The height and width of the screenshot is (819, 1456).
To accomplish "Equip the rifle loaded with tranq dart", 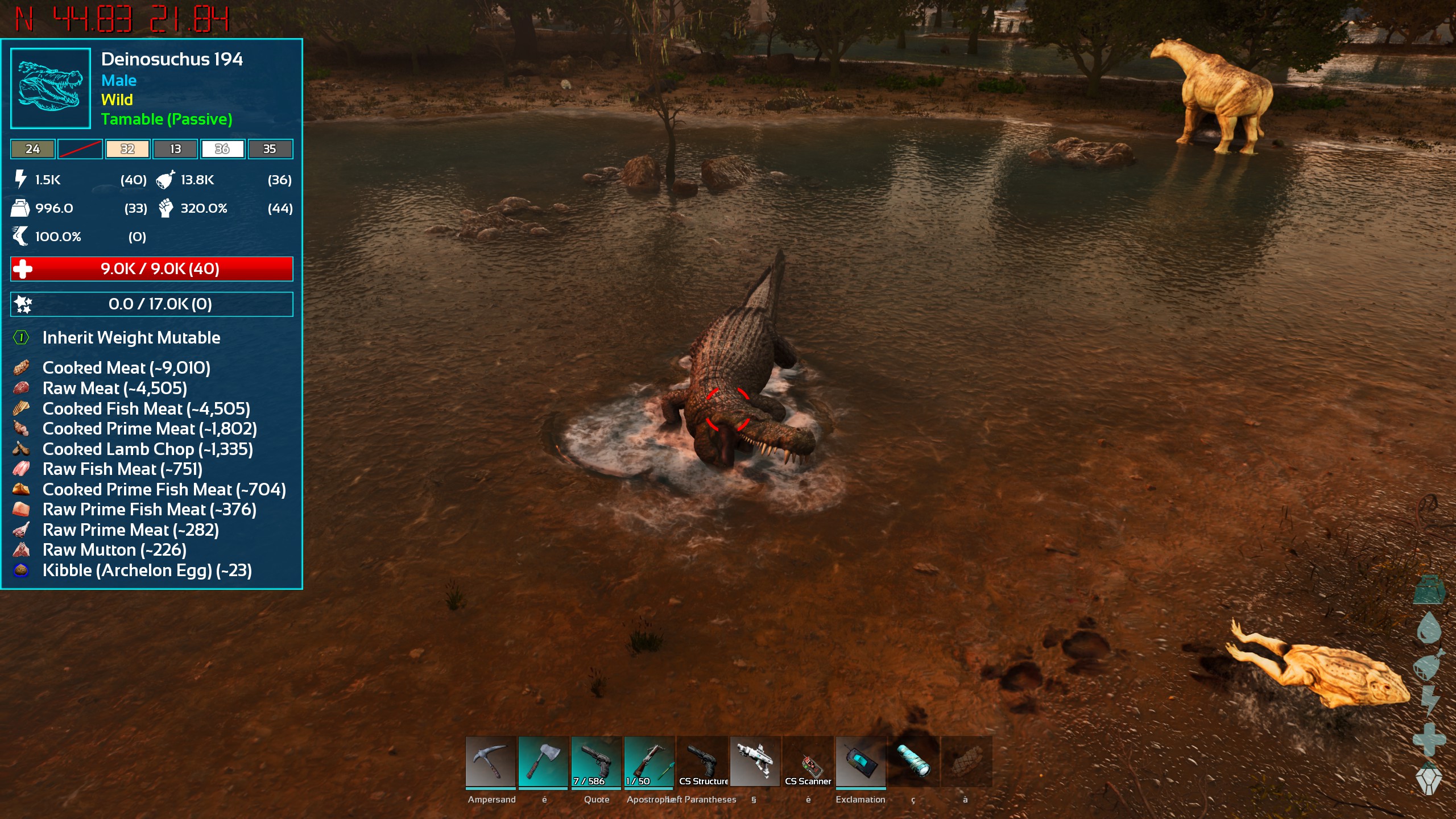I will (x=649, y=762).
